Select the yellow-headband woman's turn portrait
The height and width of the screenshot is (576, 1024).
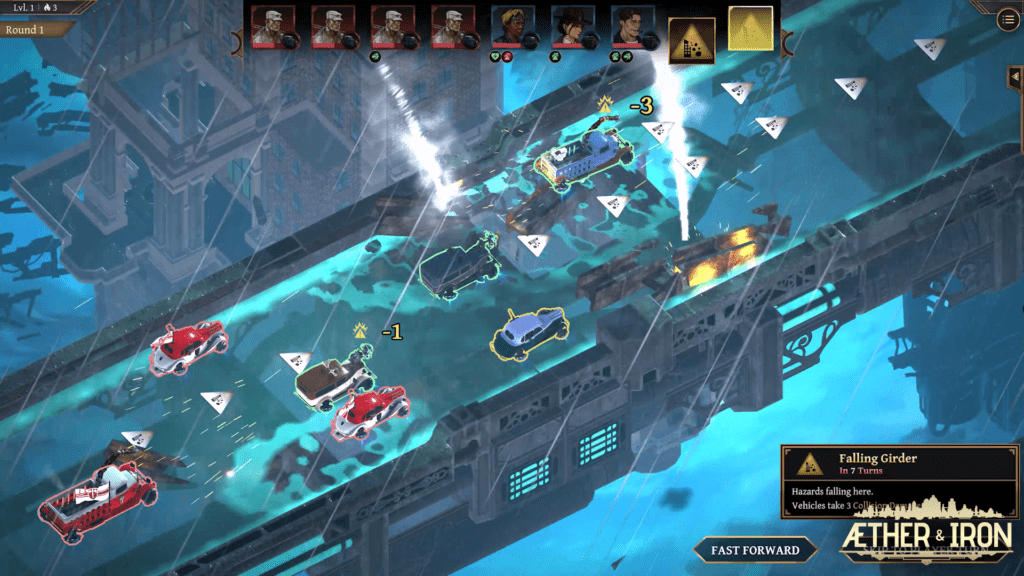pos(513,27)
